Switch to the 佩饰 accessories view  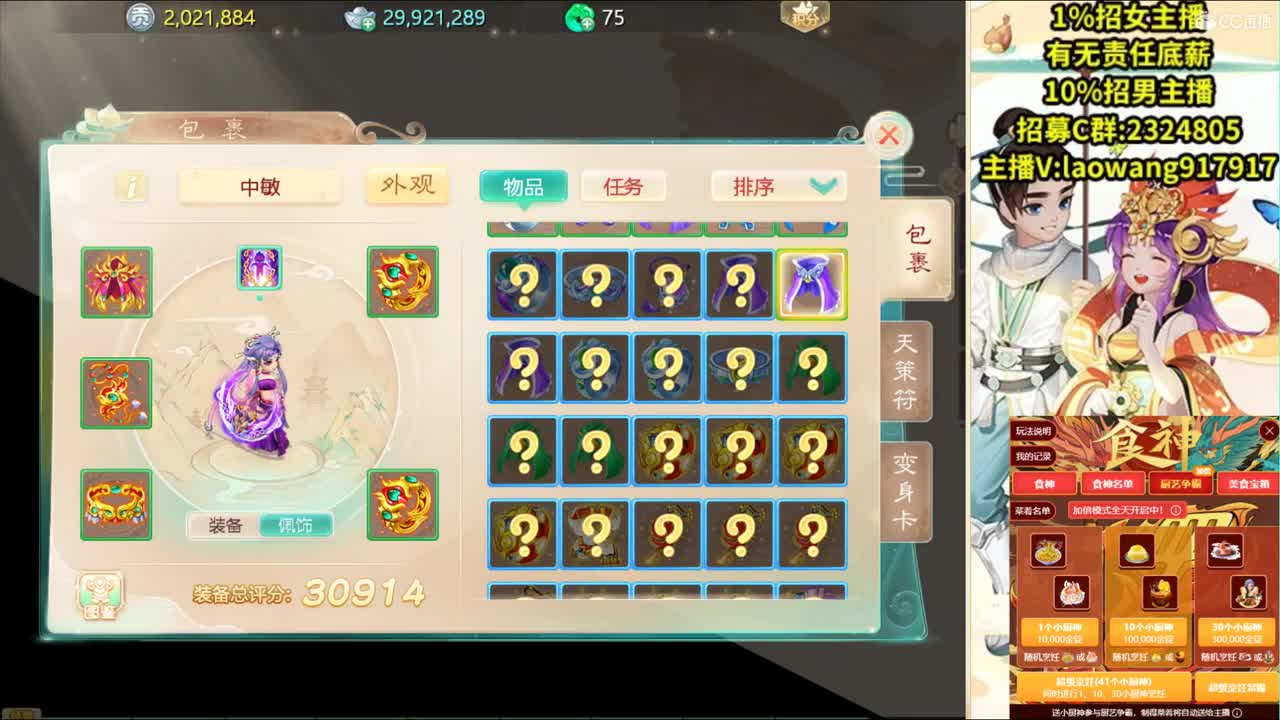297,525
